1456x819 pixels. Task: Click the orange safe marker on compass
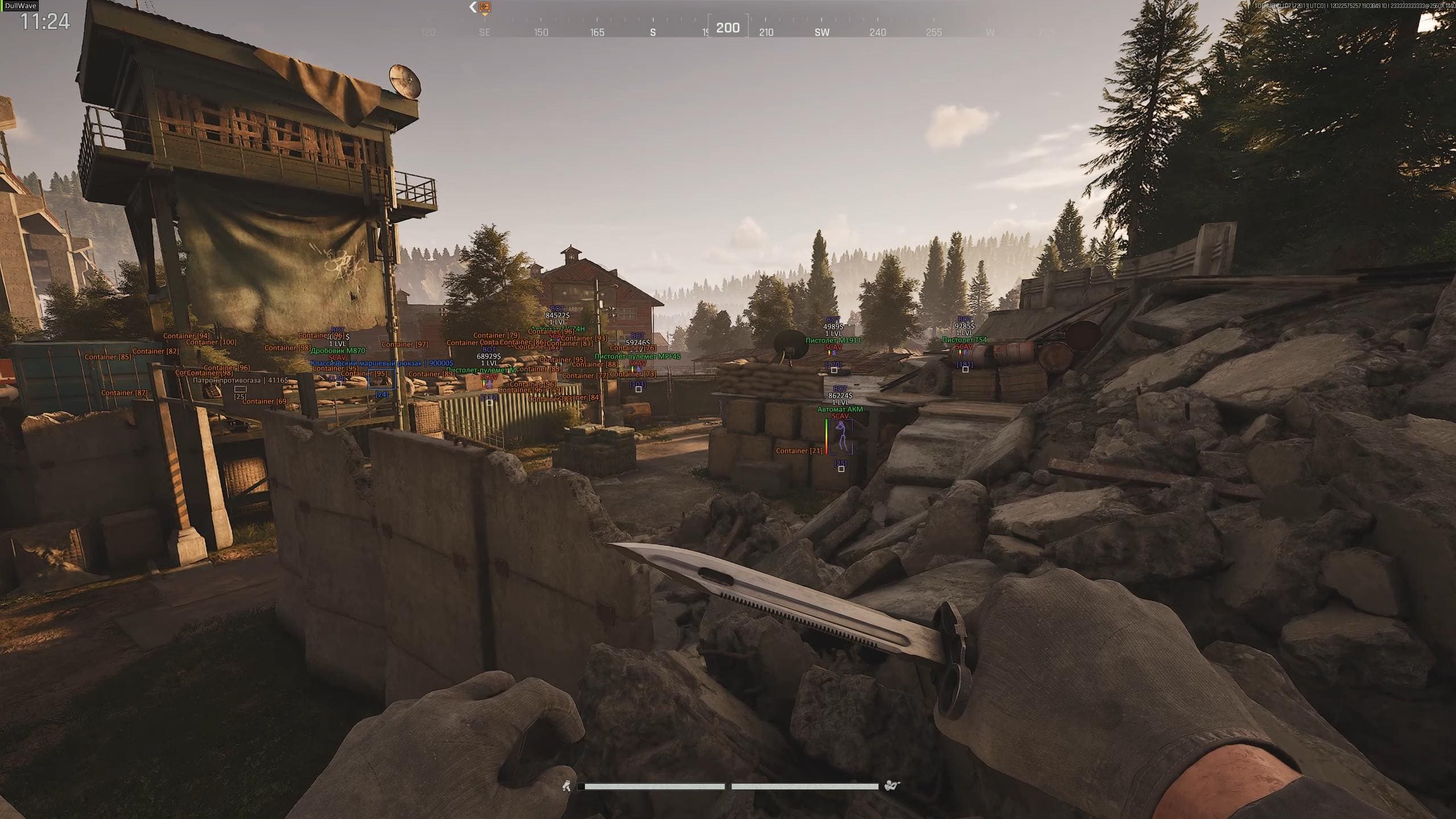click(x=485, y=7)
